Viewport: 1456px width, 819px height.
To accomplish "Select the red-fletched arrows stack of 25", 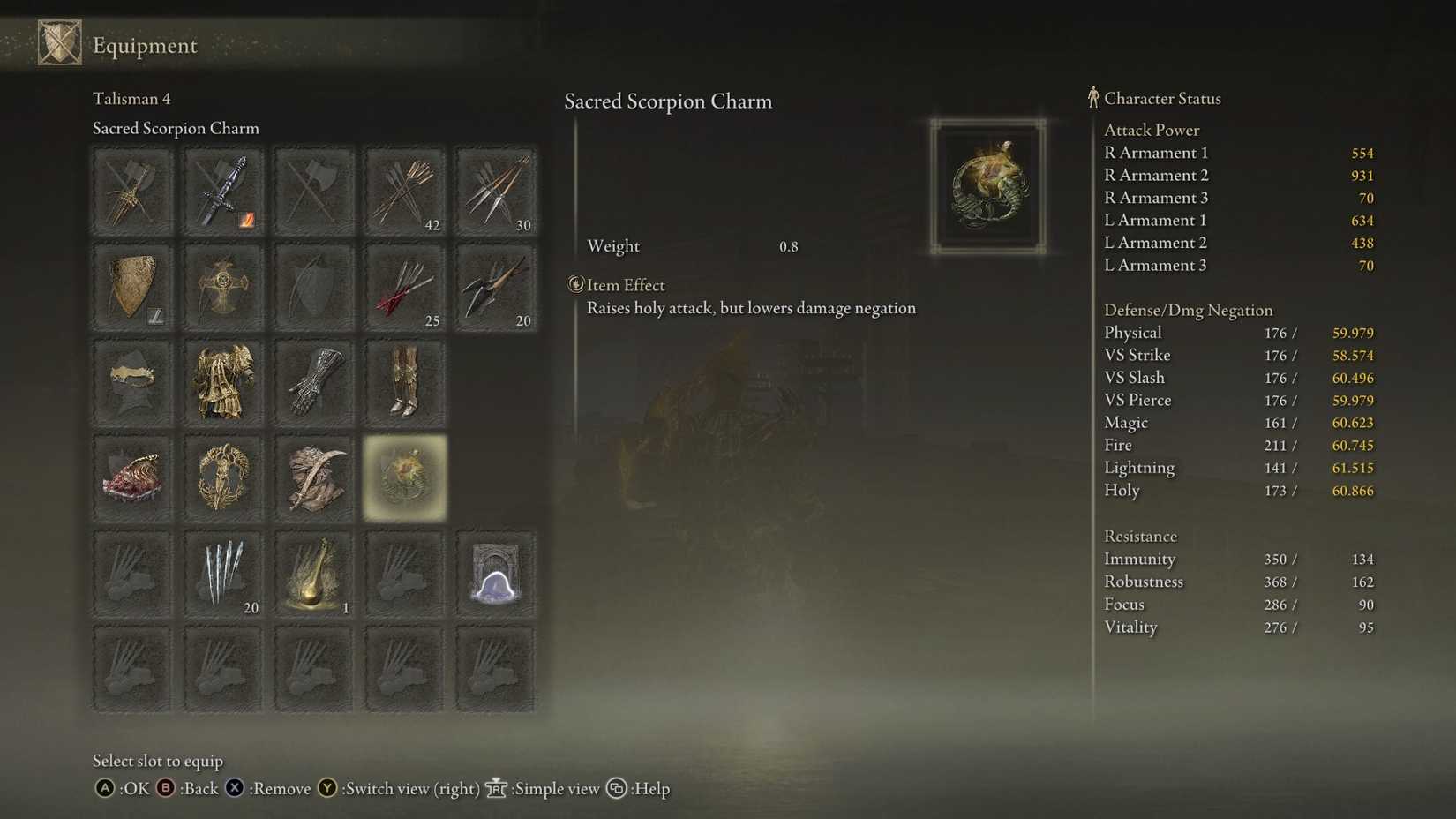I will pyautogui.click(x=404, y=287).
